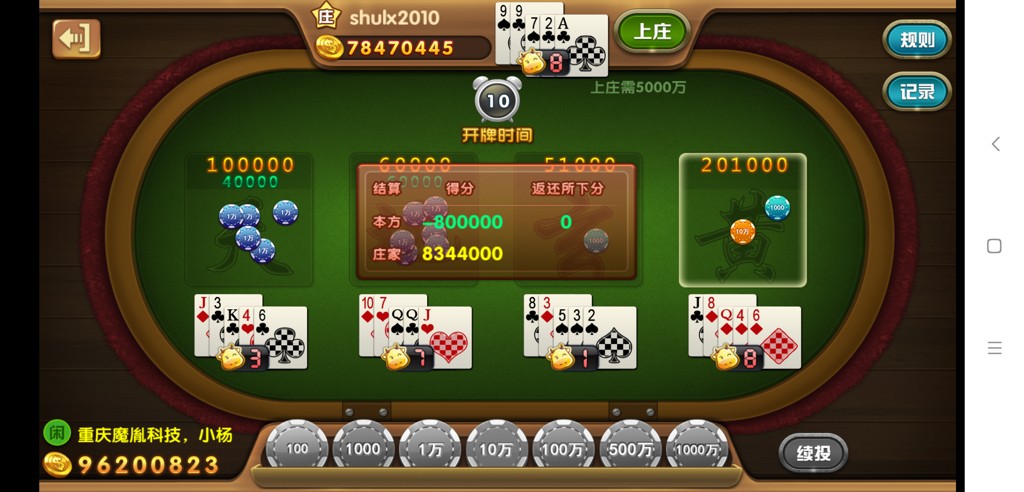
Task: Bet on the area showing 100000
Action: point(250,220)
